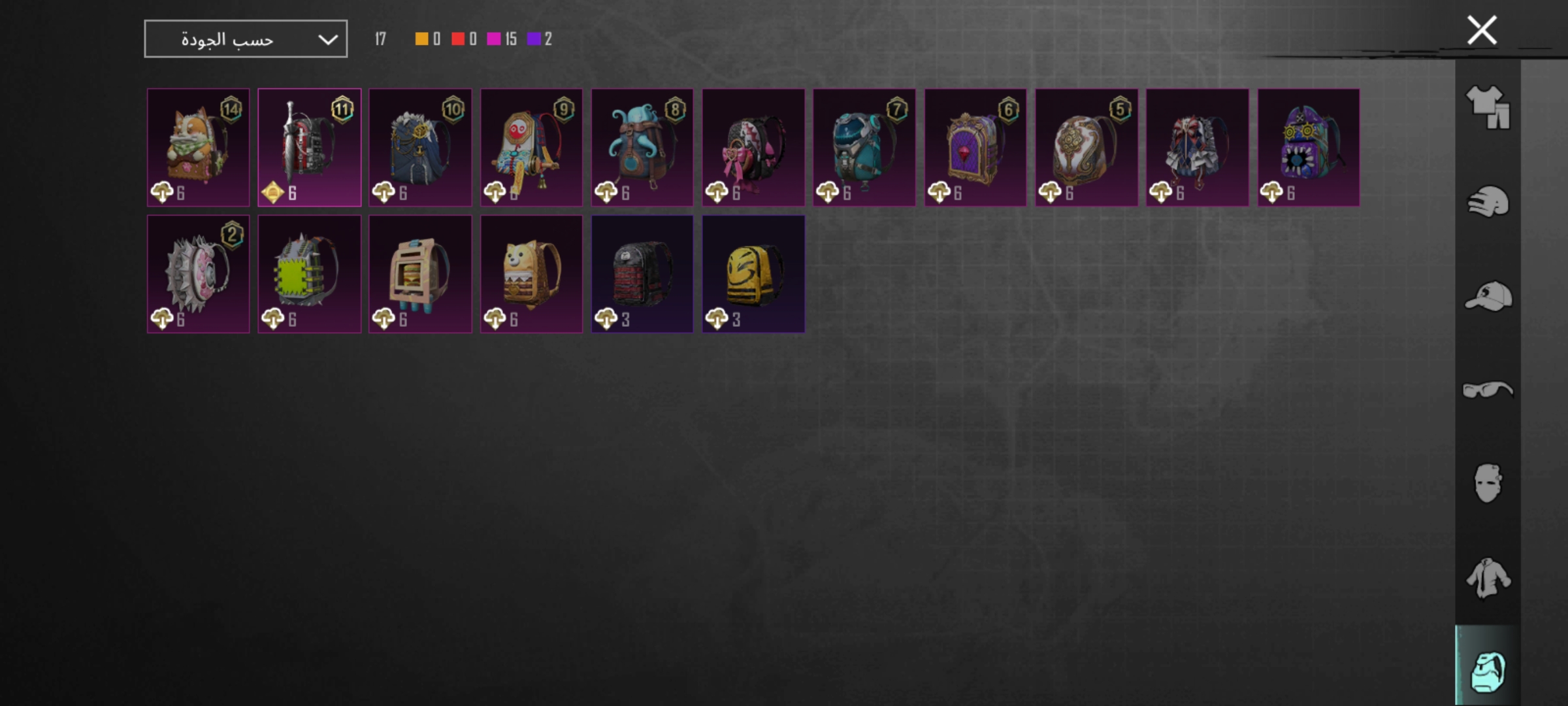The image size is (1568, 706).
Task: Pick the spiked pink donut backpack
Action: point(198,274)
